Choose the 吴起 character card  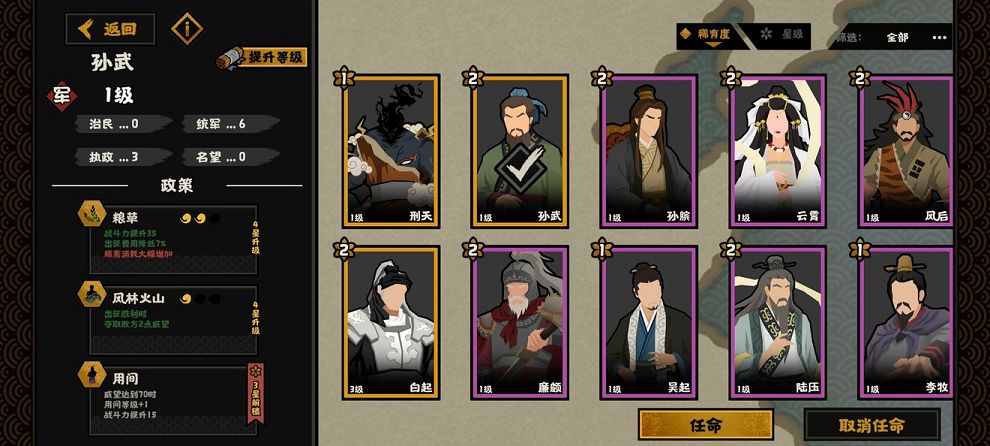[647, 322]
